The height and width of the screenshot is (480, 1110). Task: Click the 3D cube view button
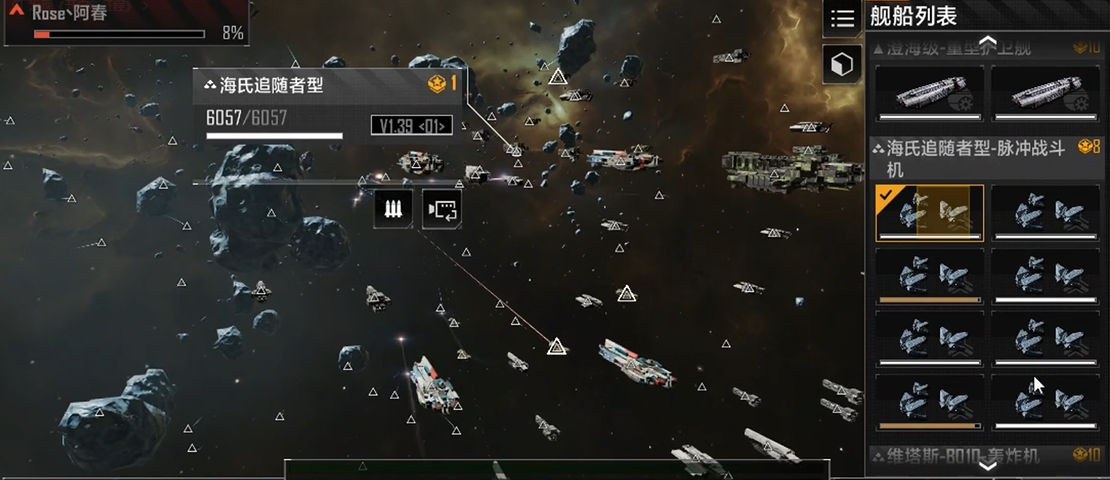(842, 65)
